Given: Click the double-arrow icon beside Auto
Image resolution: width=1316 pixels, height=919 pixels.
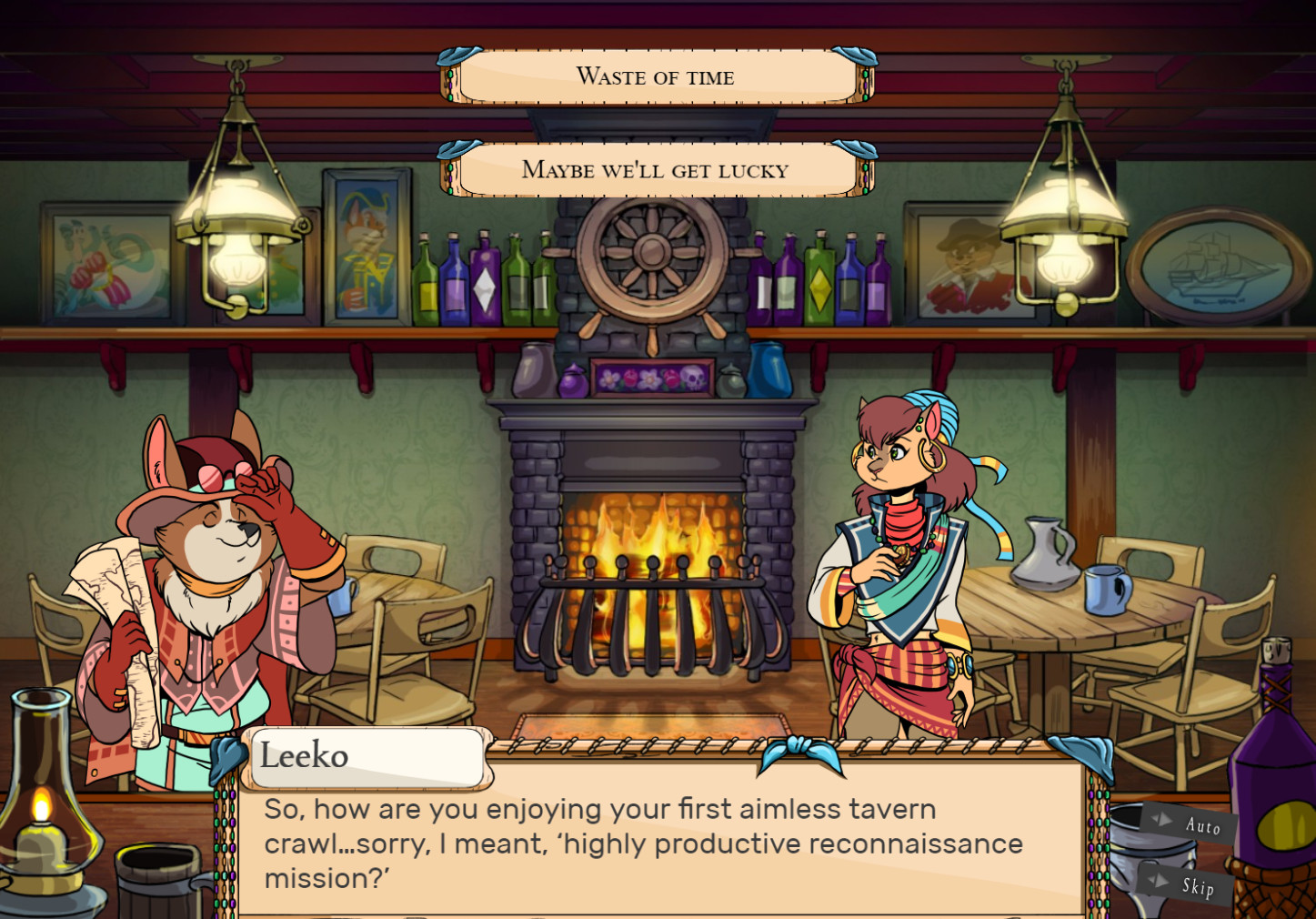Looking at the screenshot, I should (x=1161, y=820).
